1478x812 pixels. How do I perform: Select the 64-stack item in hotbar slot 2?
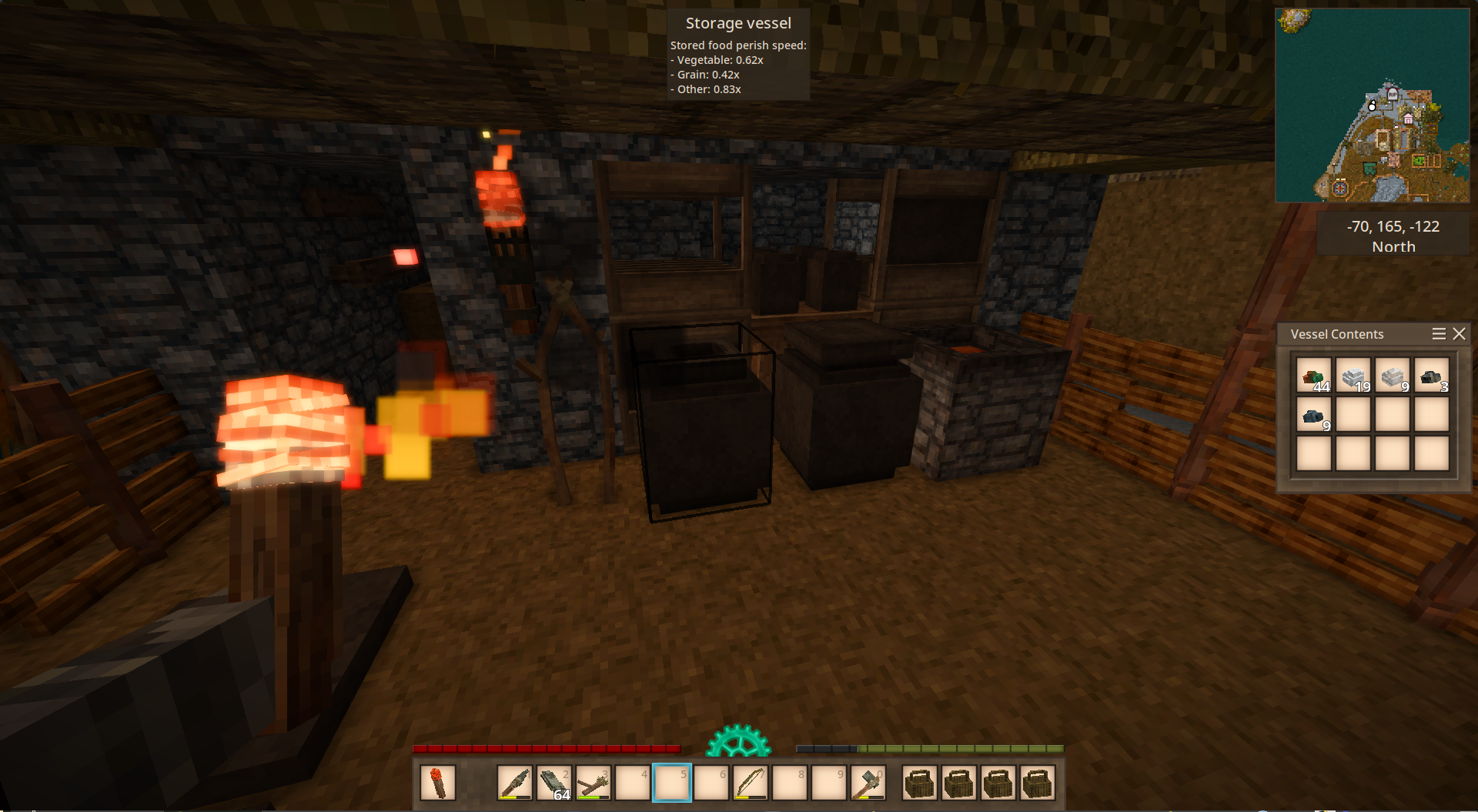[554, 784]
